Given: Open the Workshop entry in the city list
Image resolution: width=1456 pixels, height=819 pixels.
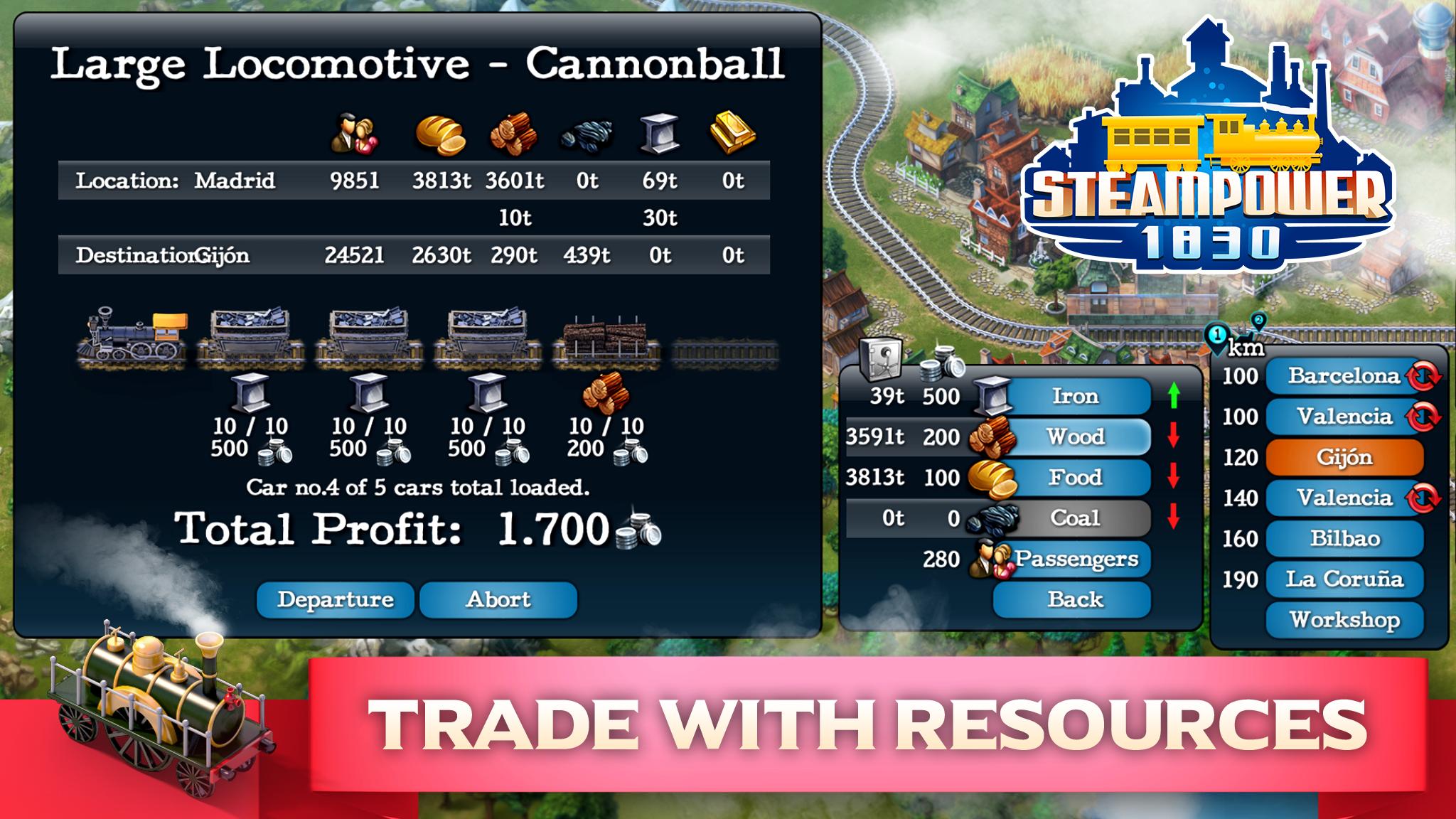Looking at the screenshot, I should coord(1345,619).
